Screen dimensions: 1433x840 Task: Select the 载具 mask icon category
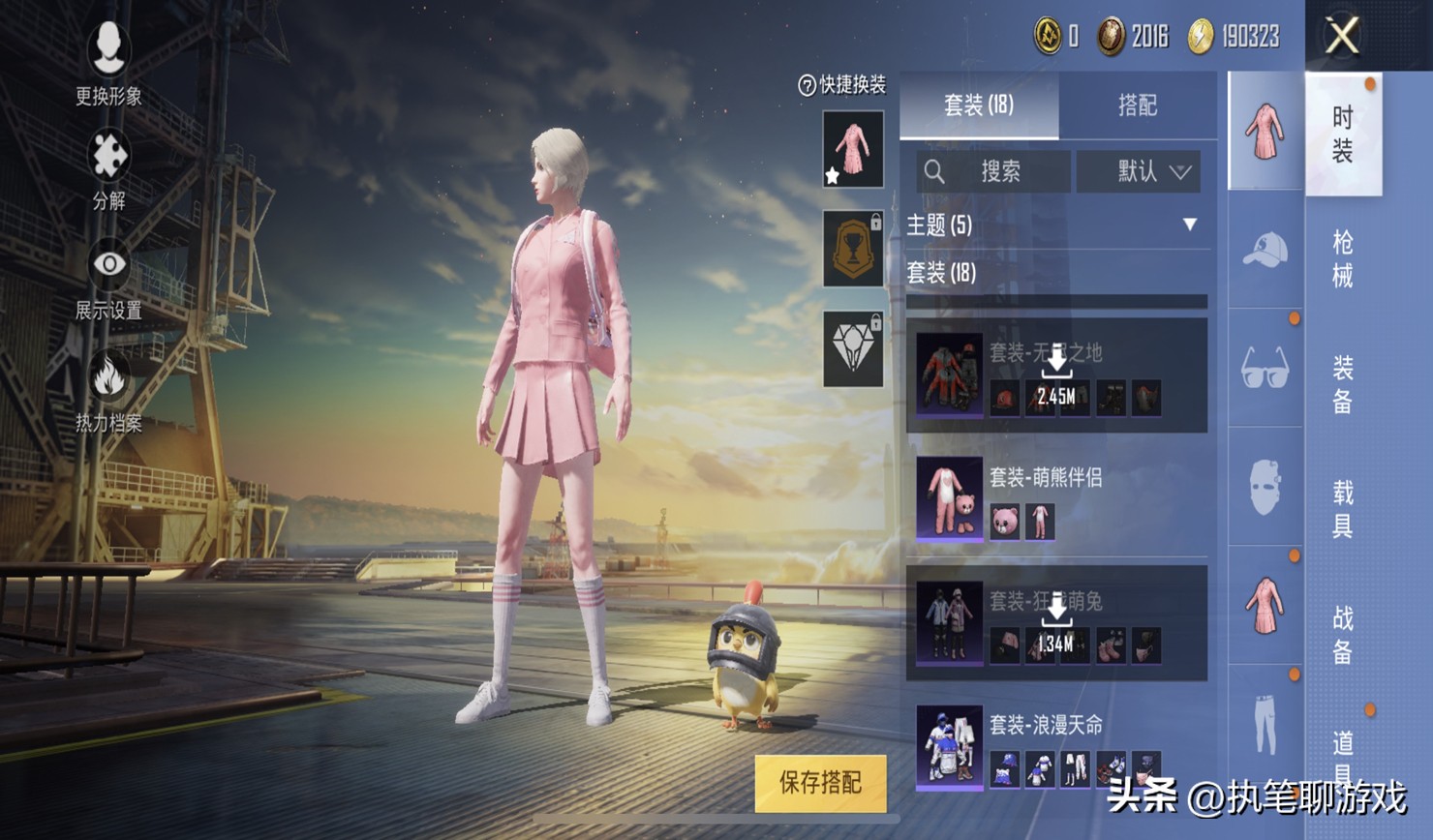coord(1265,487)
